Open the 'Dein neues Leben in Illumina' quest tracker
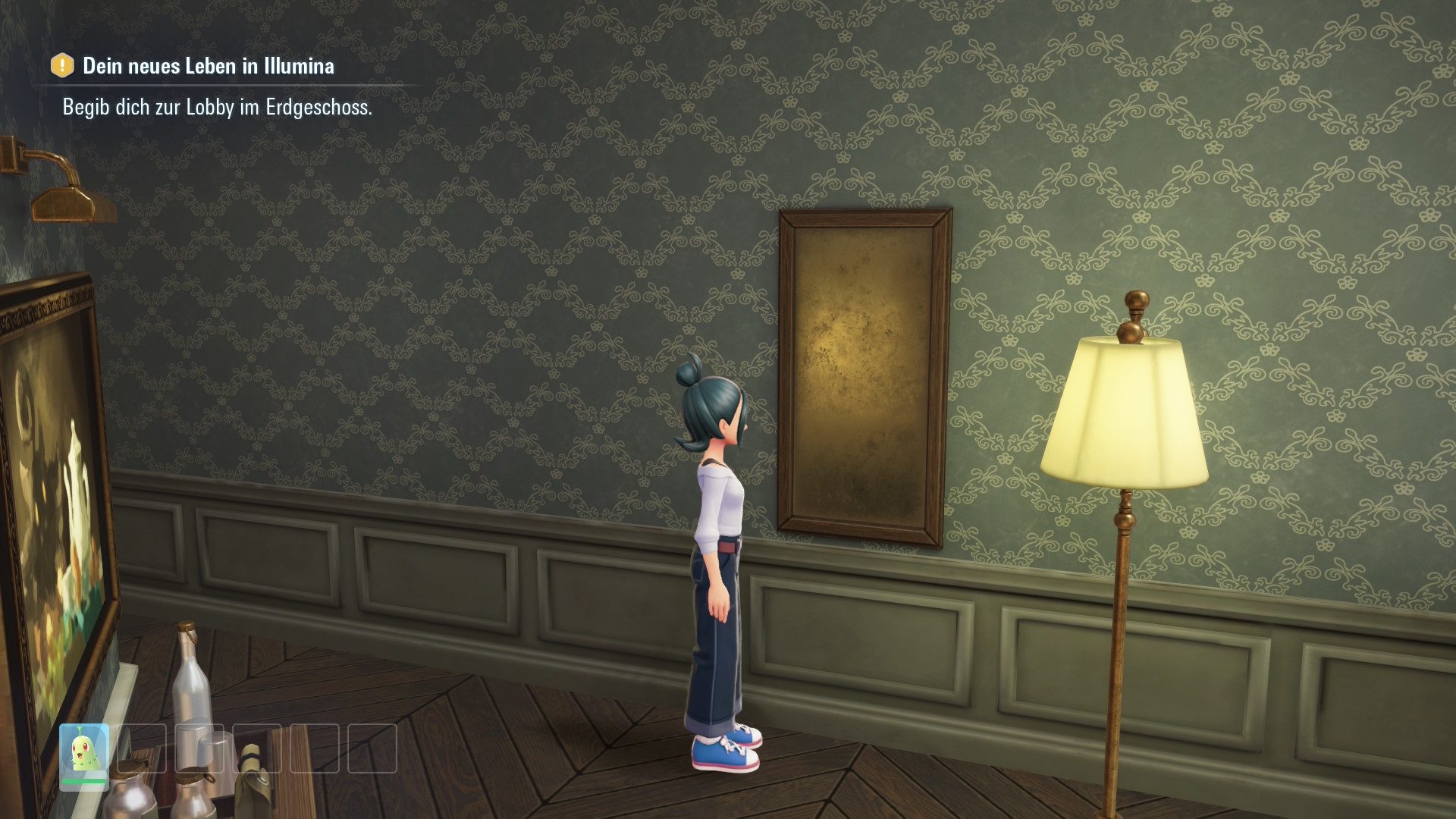The height and width of the screenshot is (819, 1456). coord(207,67)
